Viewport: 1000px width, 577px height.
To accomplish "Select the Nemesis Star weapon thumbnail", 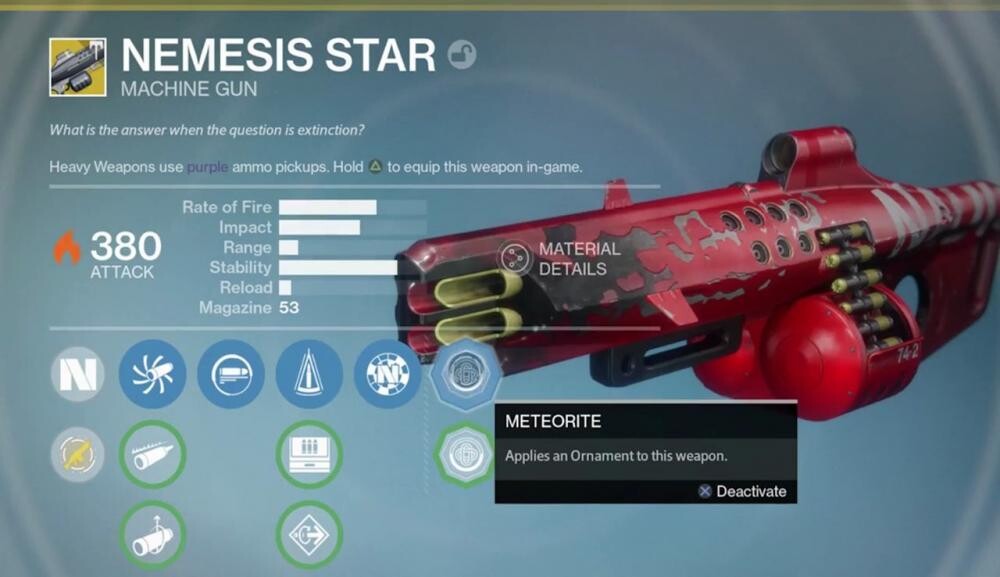I will [77, 67].
